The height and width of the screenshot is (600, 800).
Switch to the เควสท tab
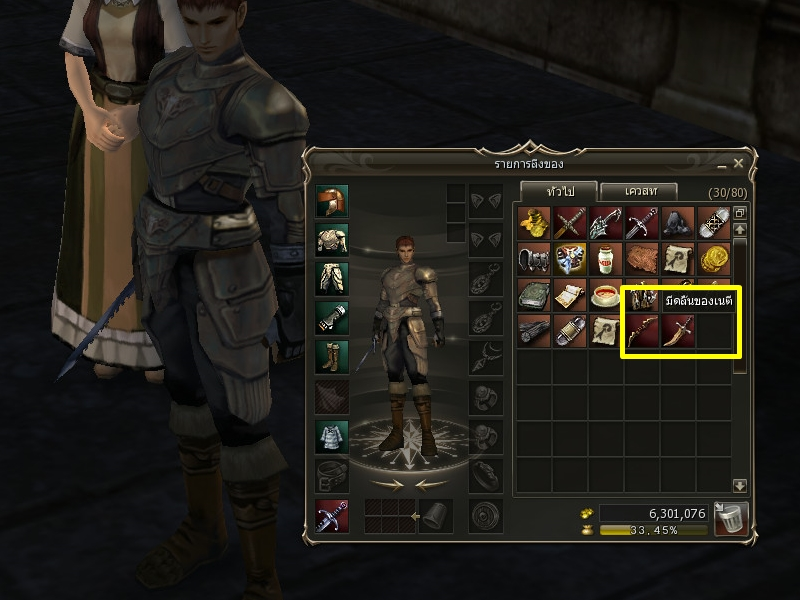[x=638, y=190]
